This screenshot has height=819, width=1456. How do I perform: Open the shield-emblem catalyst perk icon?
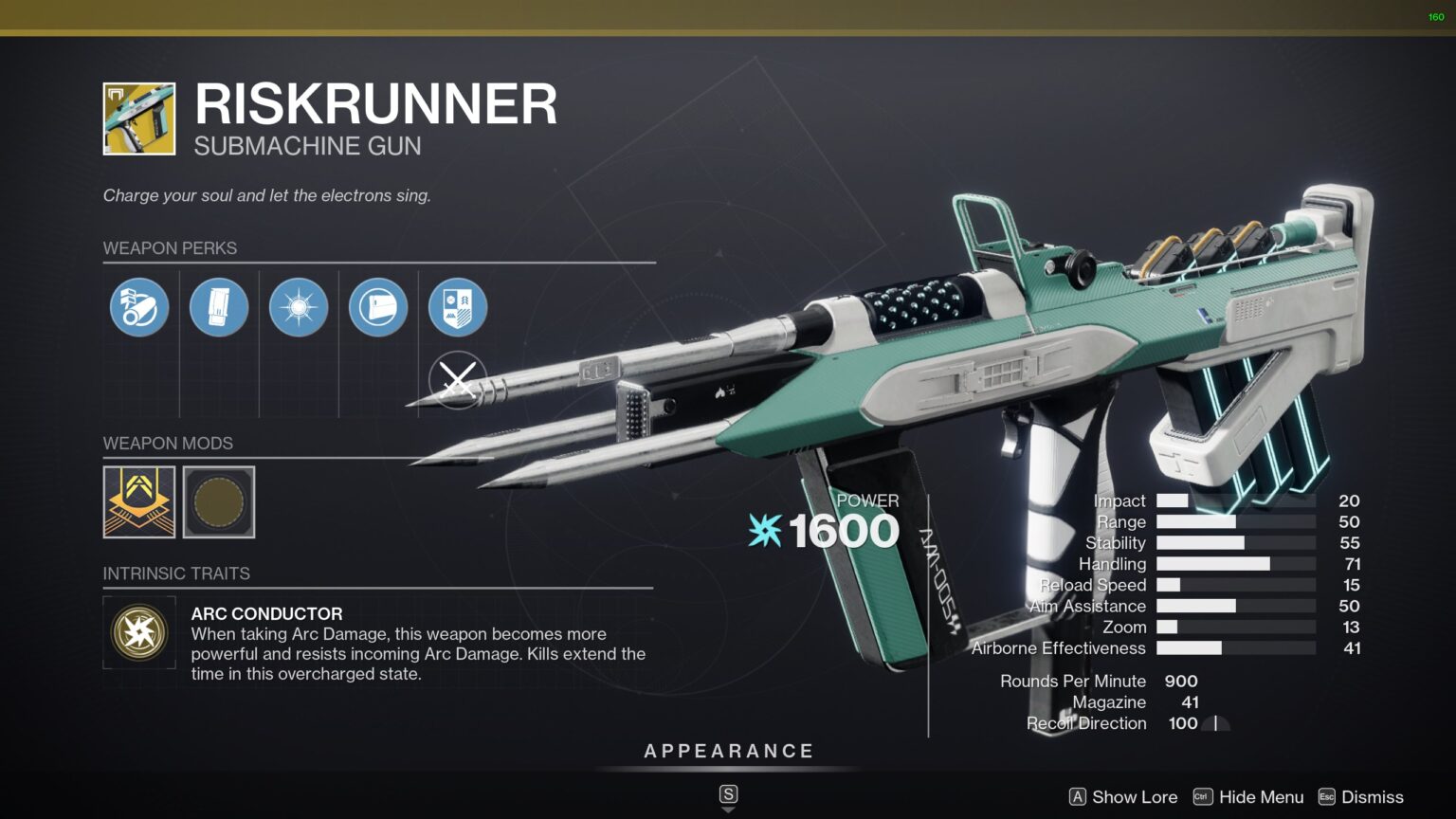pos(458,306)
